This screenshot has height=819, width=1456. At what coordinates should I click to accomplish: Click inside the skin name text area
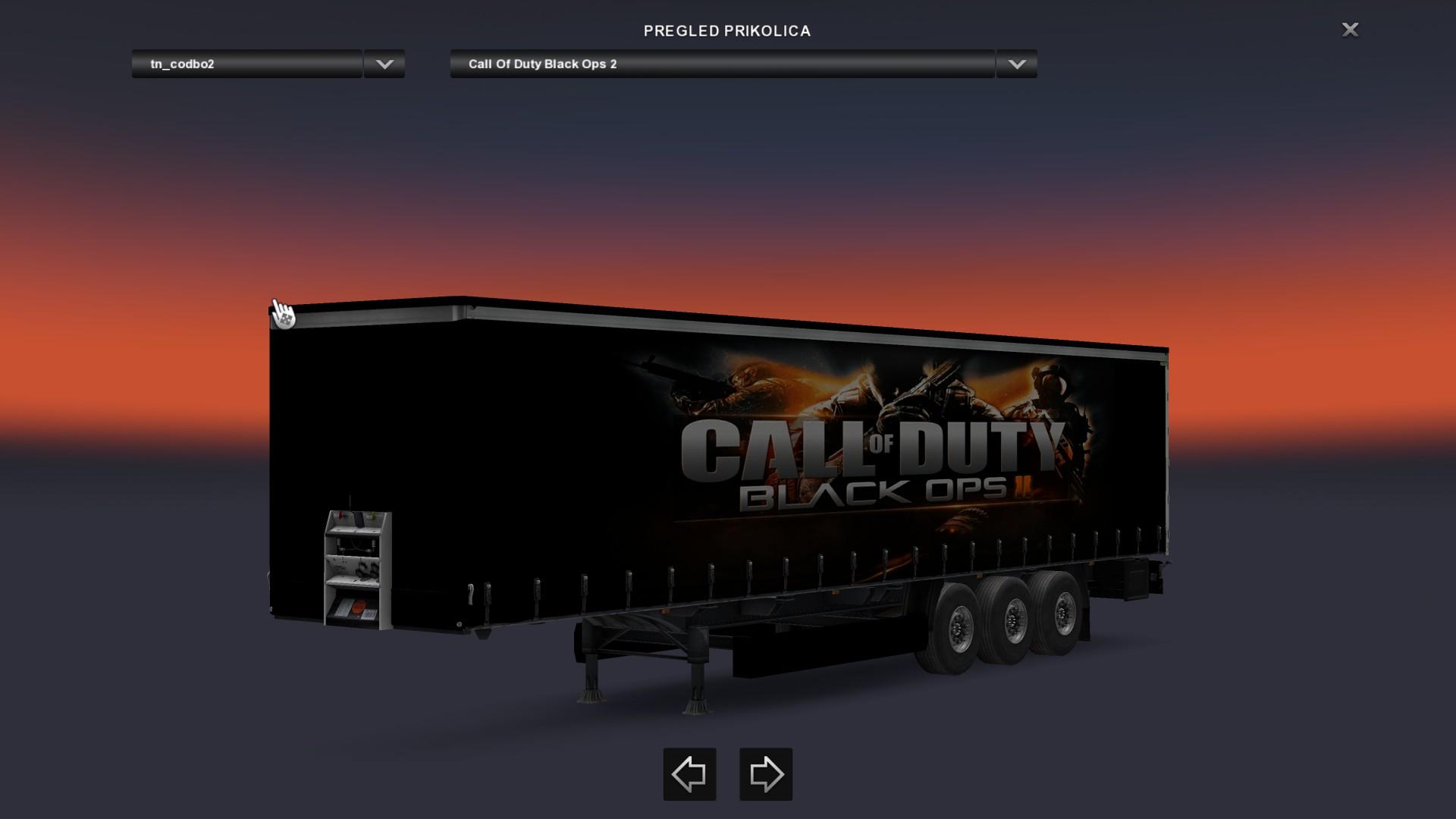720,65
